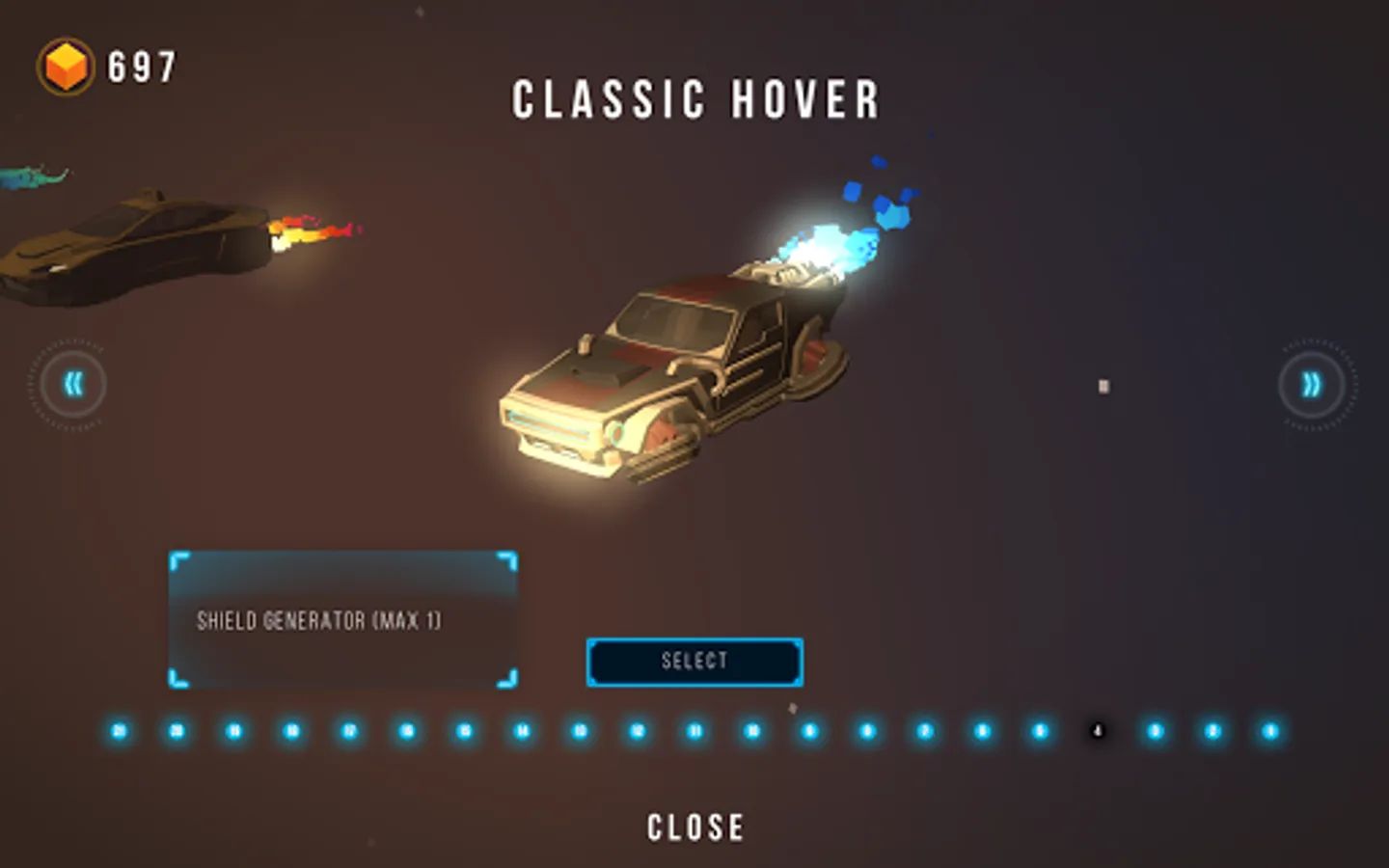1389x868 pixels.
Task: Jump to vehicle dot number 14
Action: (x=522, y=731)
